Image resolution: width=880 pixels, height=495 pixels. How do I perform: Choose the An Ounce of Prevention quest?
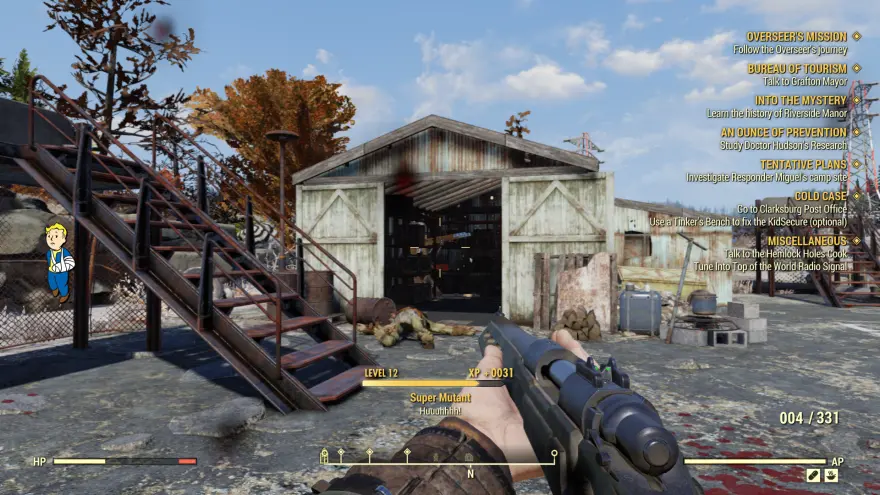783,132
